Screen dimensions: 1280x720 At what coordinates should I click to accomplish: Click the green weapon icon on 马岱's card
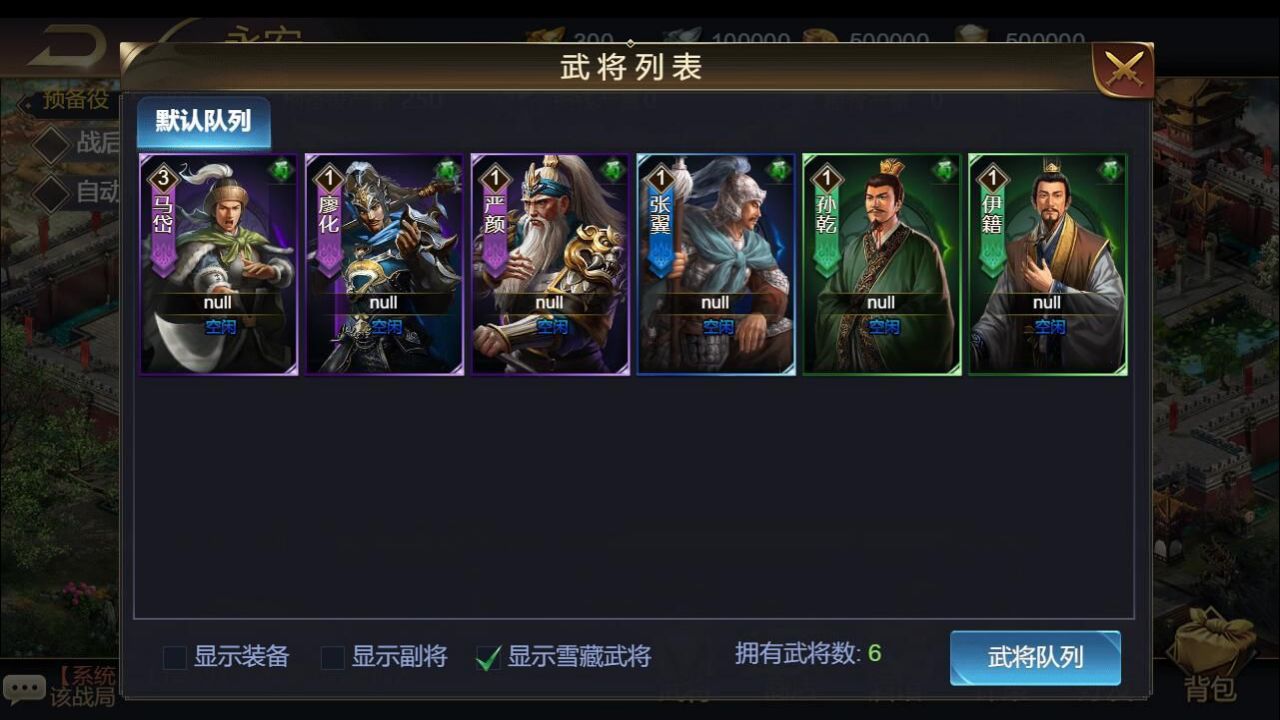pos(280,168)
